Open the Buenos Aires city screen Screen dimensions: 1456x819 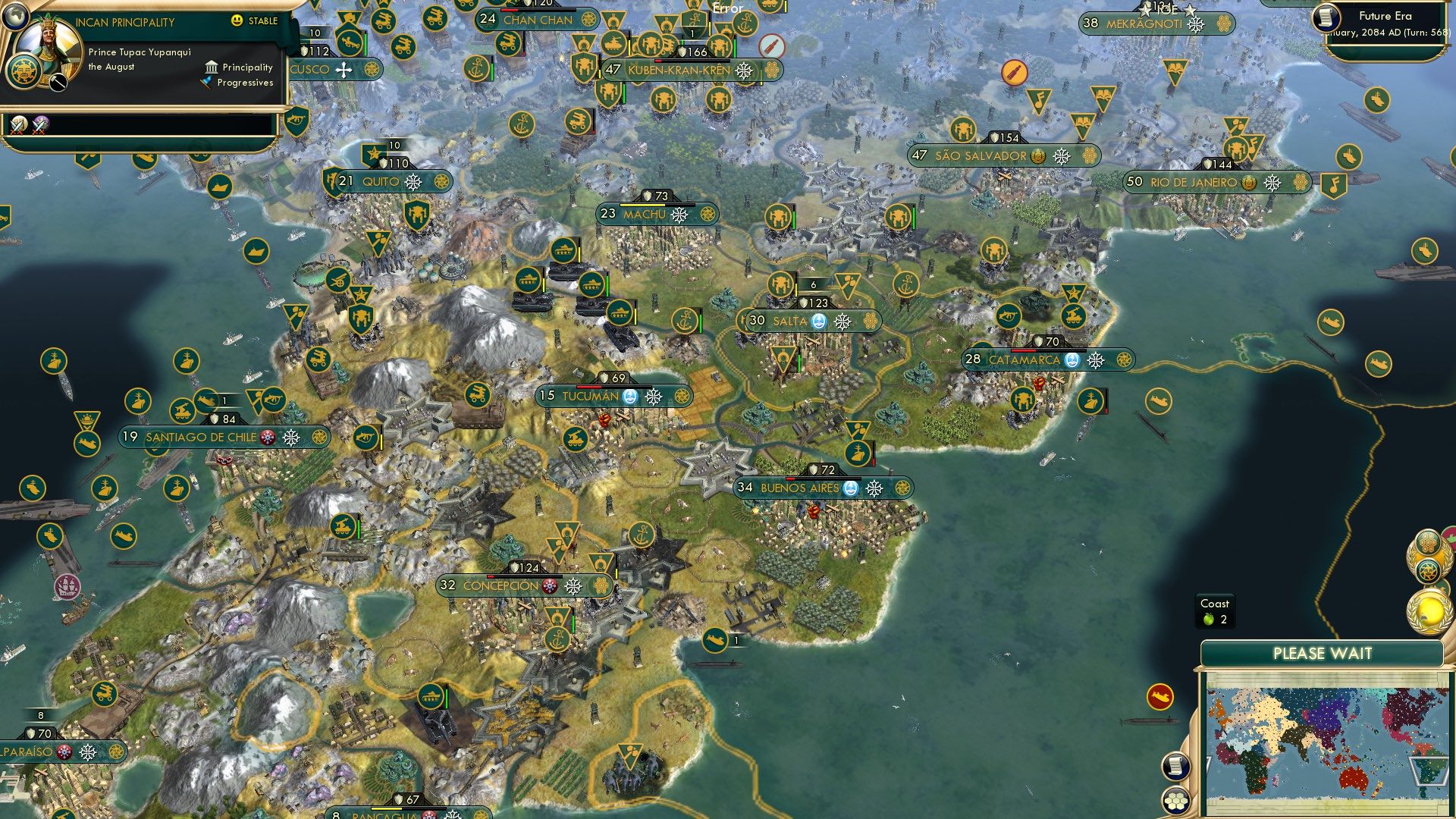[801, 489]
